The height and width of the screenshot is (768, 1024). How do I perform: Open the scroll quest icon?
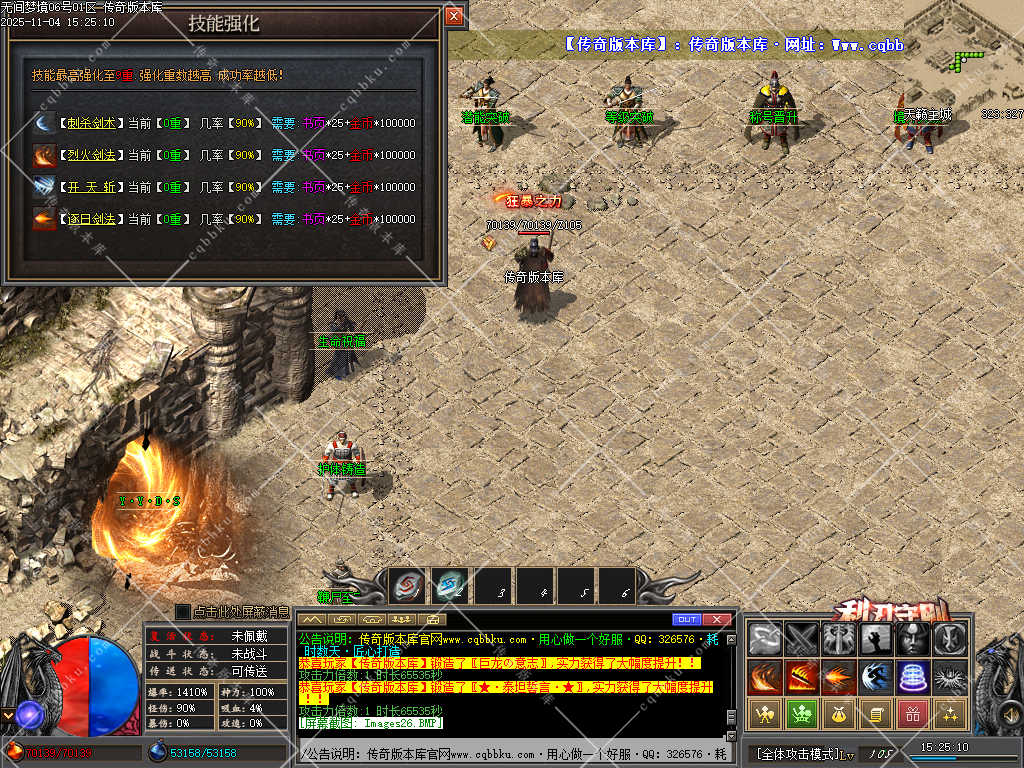876,713
